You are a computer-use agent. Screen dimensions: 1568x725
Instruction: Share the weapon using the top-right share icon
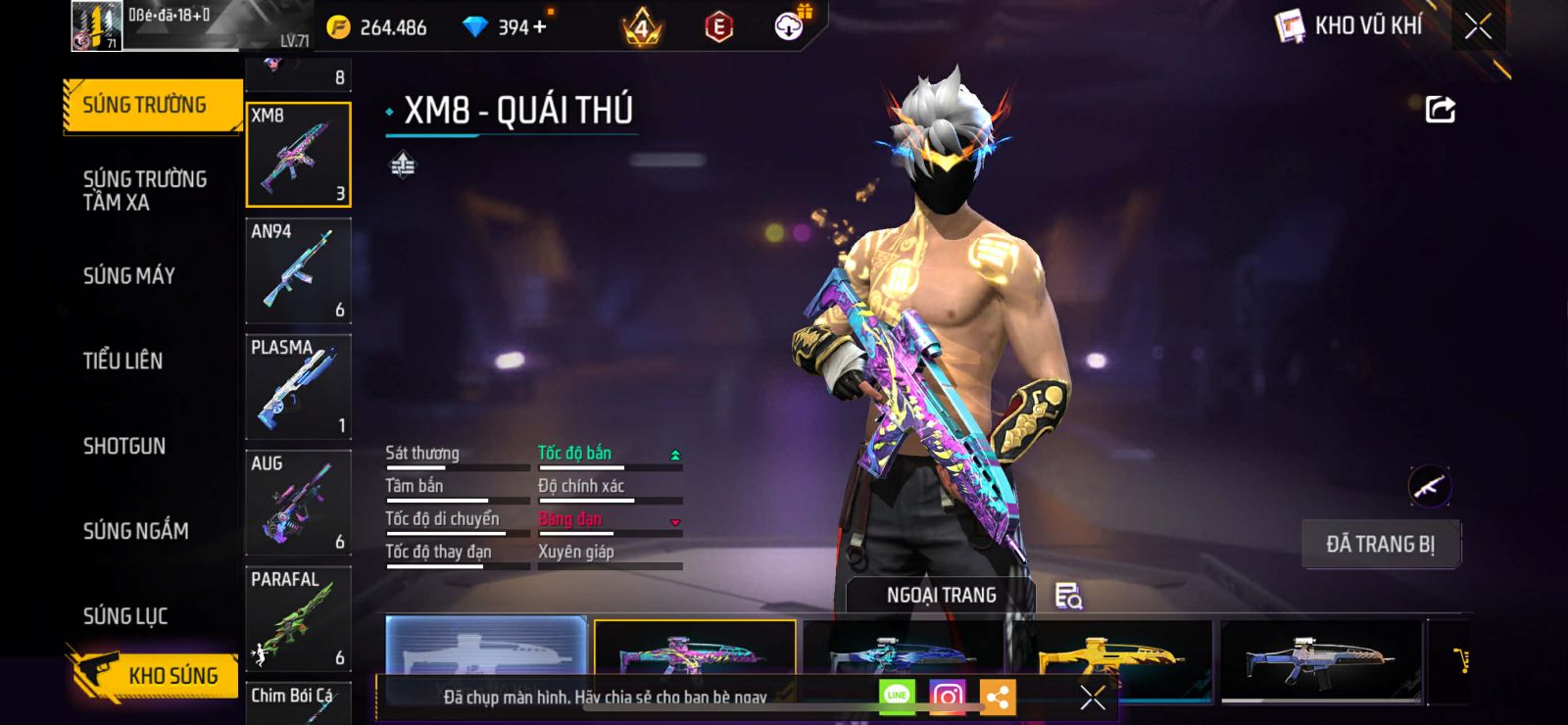pos(1440,109)
